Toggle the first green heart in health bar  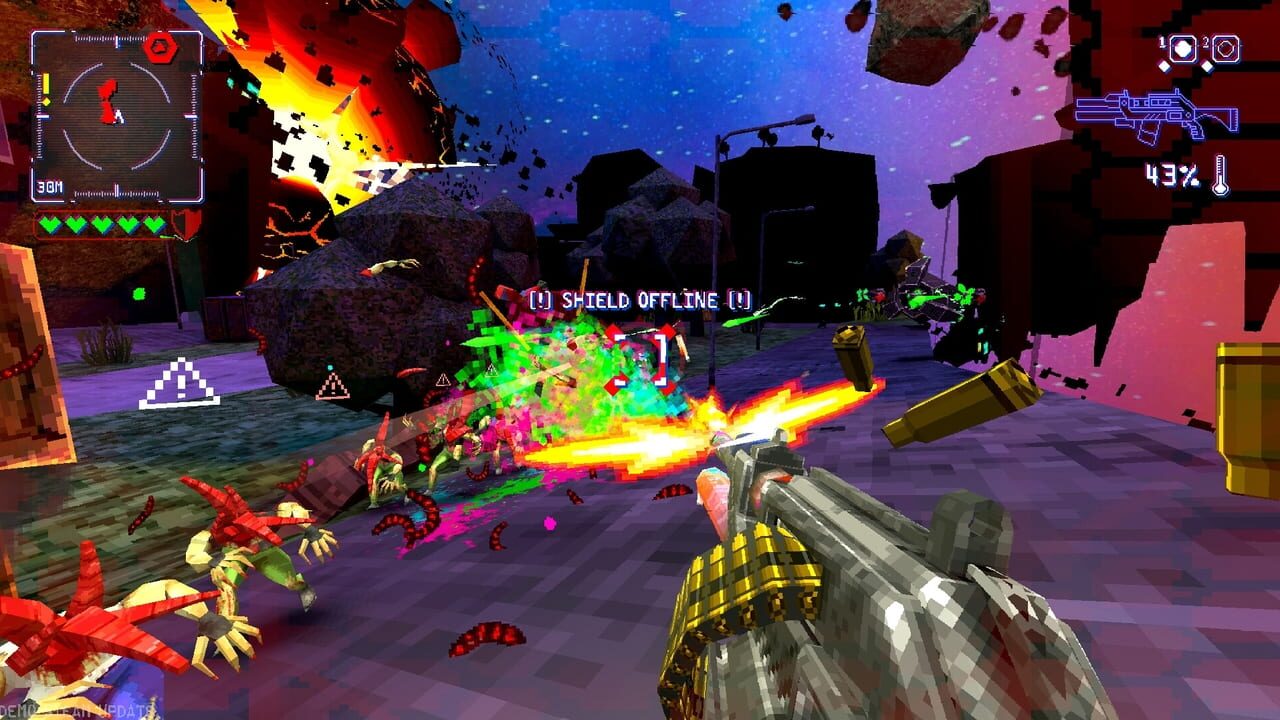point(49,224)
